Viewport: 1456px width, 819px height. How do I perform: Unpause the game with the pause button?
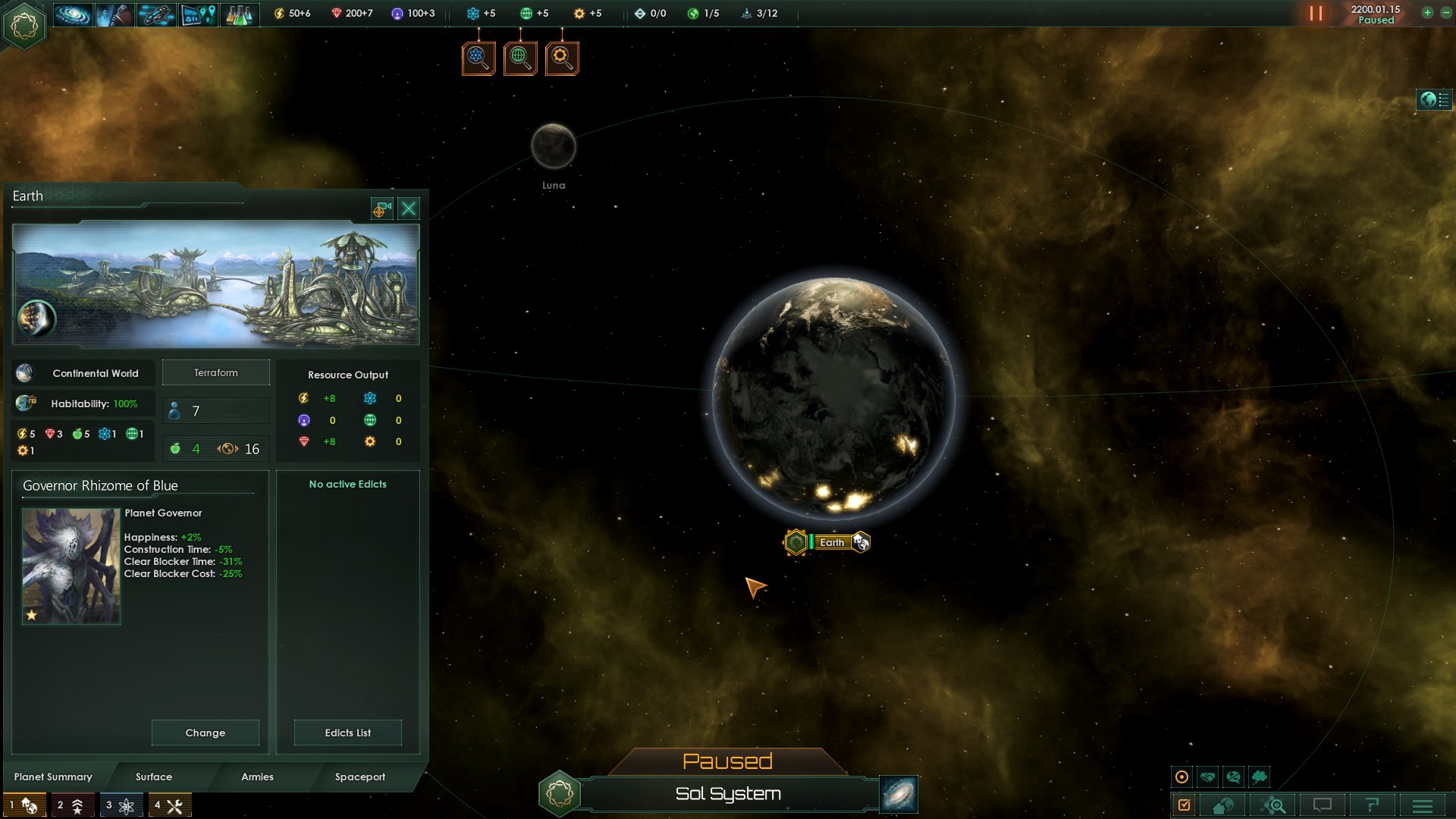pos(1316,14)
